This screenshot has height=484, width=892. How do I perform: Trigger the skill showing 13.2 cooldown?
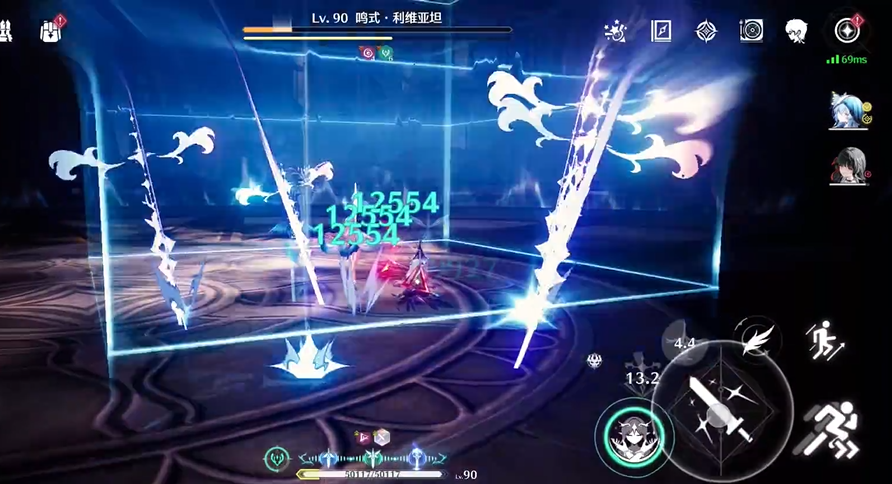pos(642,378)
